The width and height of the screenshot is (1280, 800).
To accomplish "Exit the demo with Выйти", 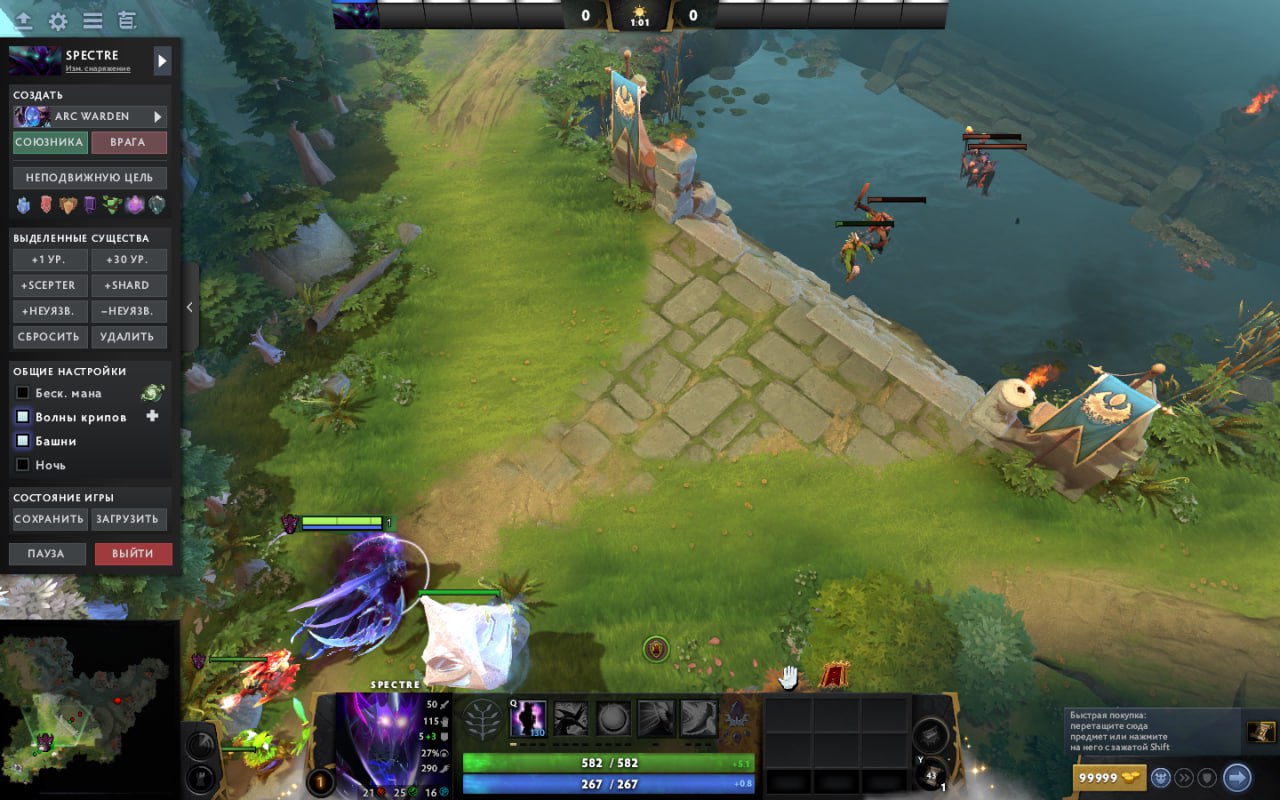I will coord(133,554).
